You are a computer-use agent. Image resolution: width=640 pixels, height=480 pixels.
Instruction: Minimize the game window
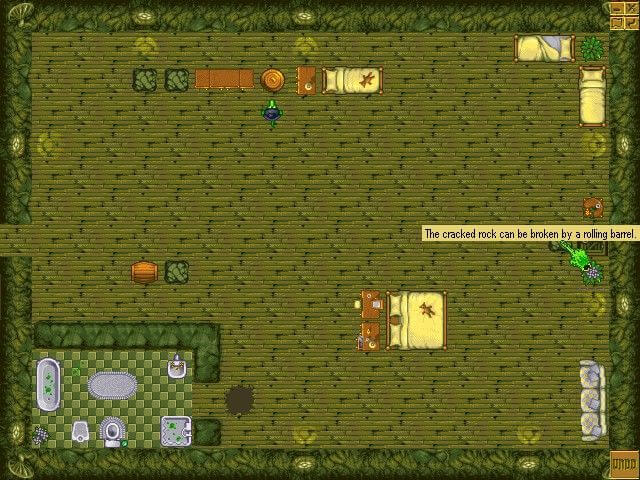(x=618, y=7)
